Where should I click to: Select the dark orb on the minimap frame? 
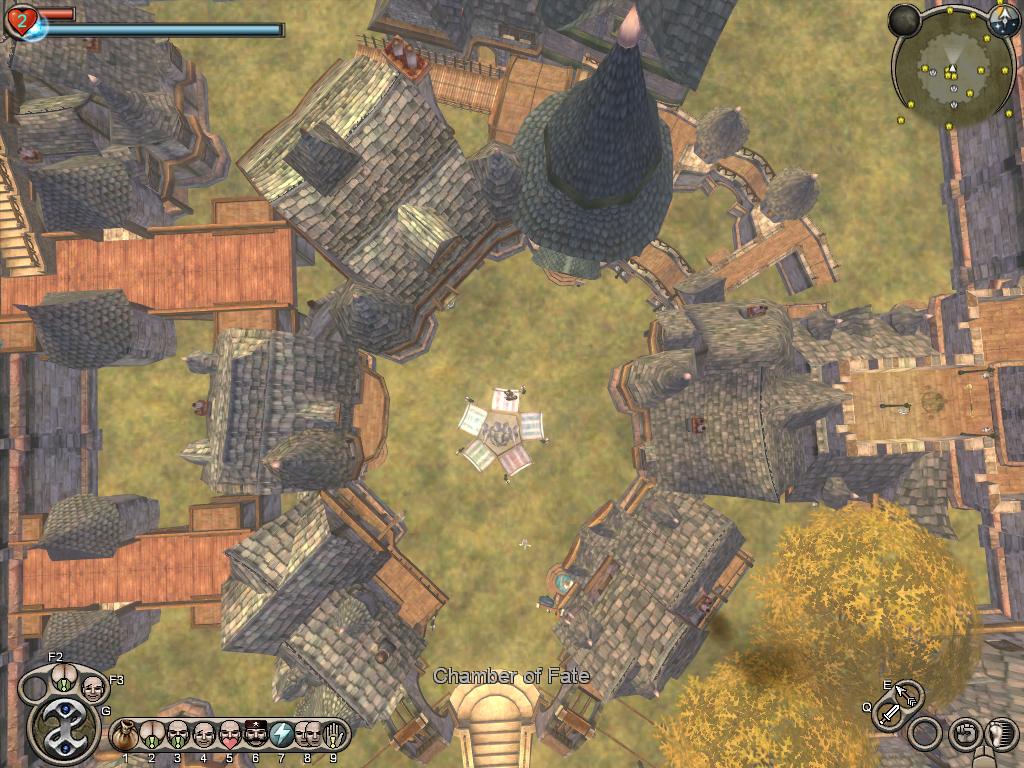905,20
